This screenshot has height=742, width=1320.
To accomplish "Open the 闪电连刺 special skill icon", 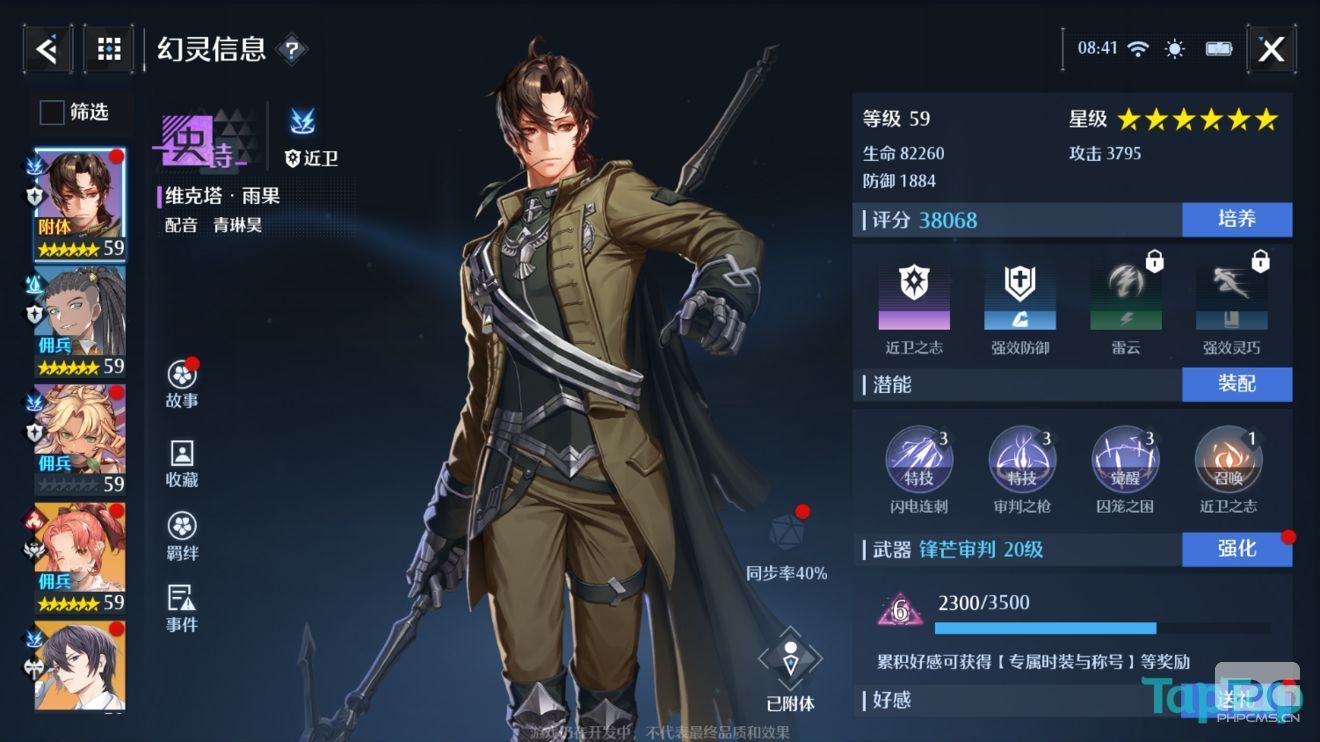I will point(919,460).
